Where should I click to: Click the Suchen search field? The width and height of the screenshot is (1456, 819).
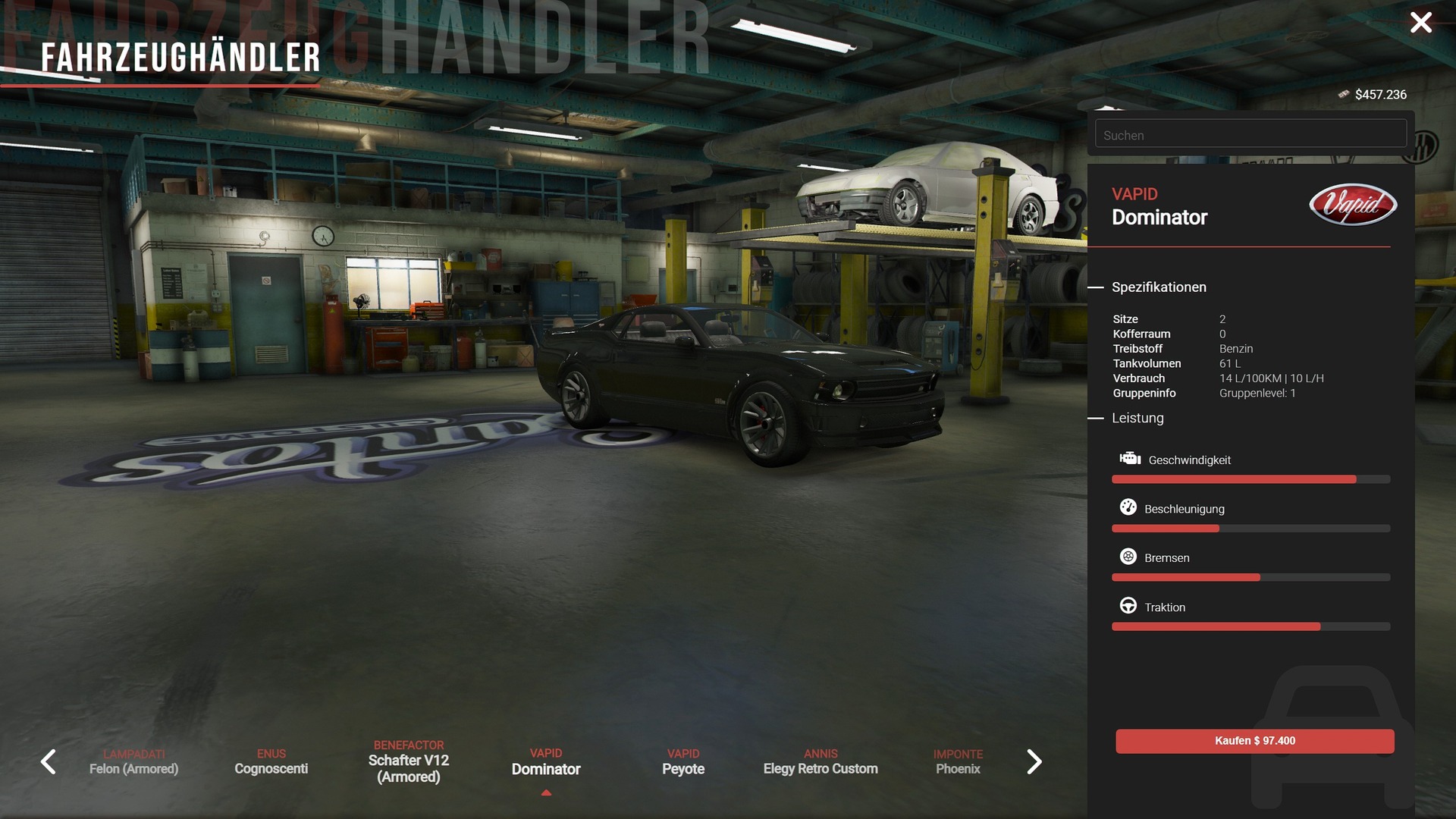point(1250,135)
